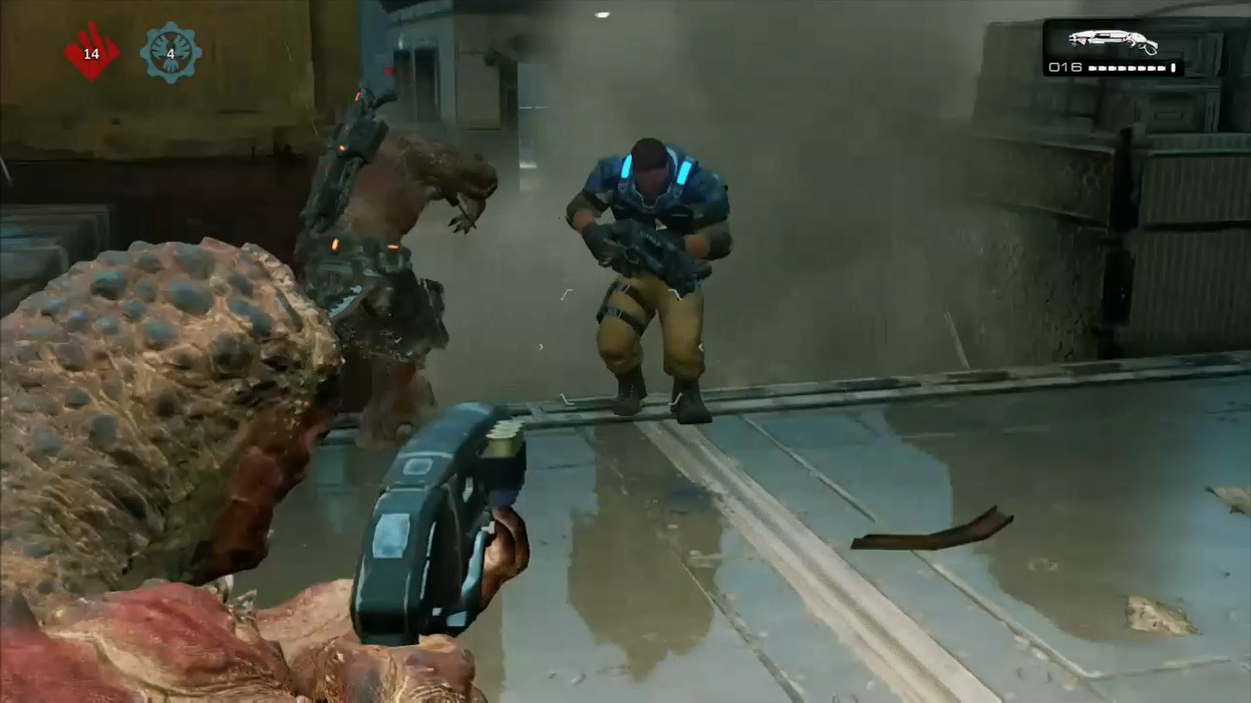
Task: Click the blue COG gear emblem
Action: click(x=170, y=52)
